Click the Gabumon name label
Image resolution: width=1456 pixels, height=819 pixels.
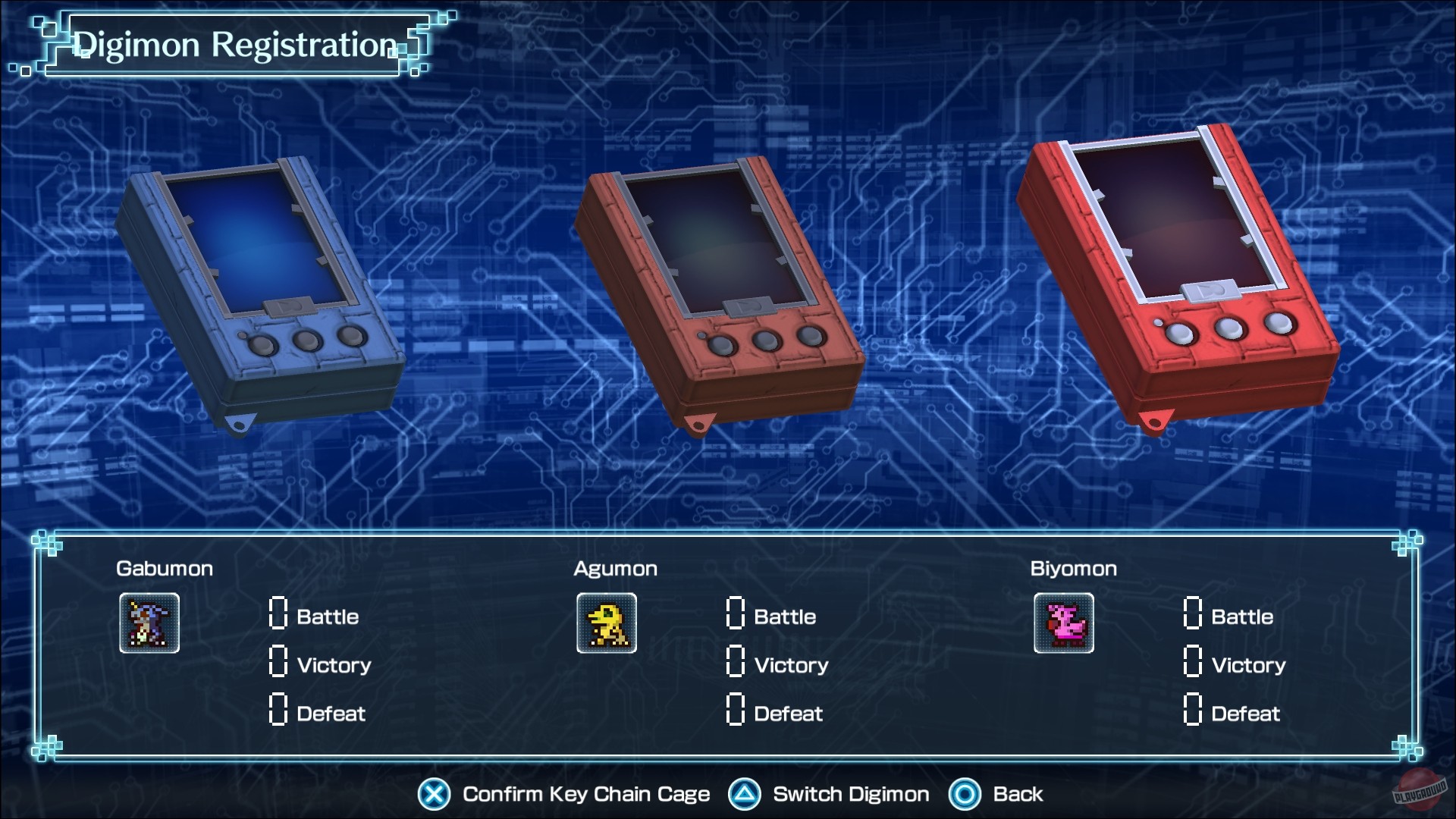tap(165, 569)
